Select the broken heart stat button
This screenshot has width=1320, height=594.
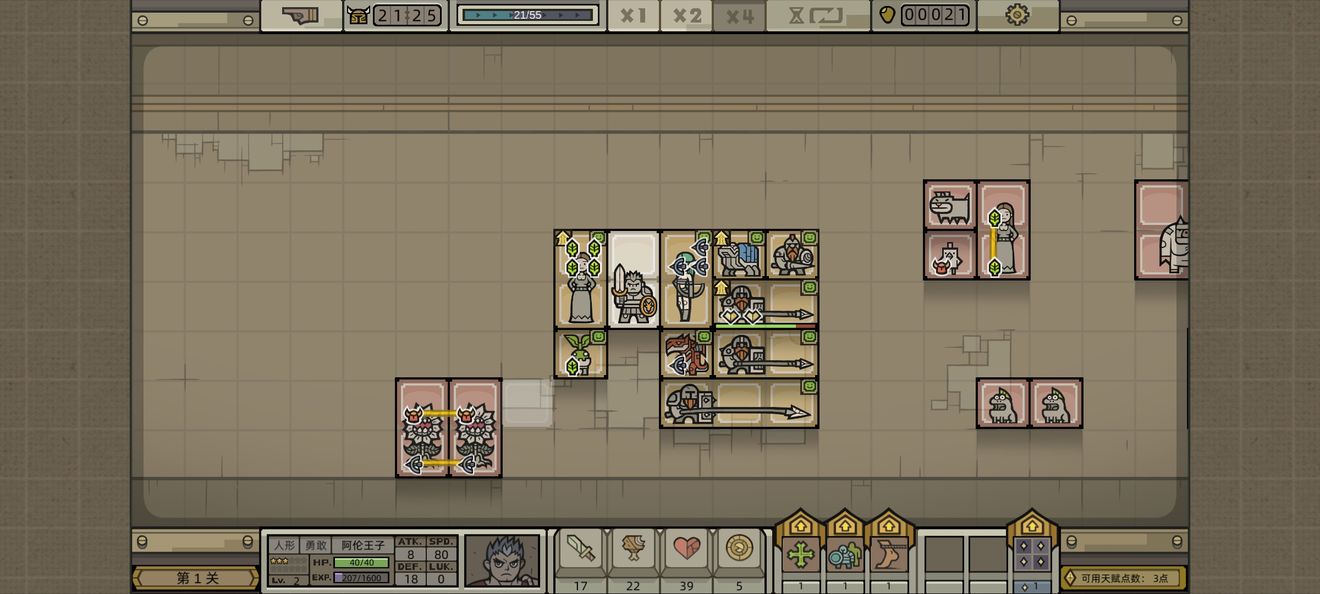[x=686, y=548]
